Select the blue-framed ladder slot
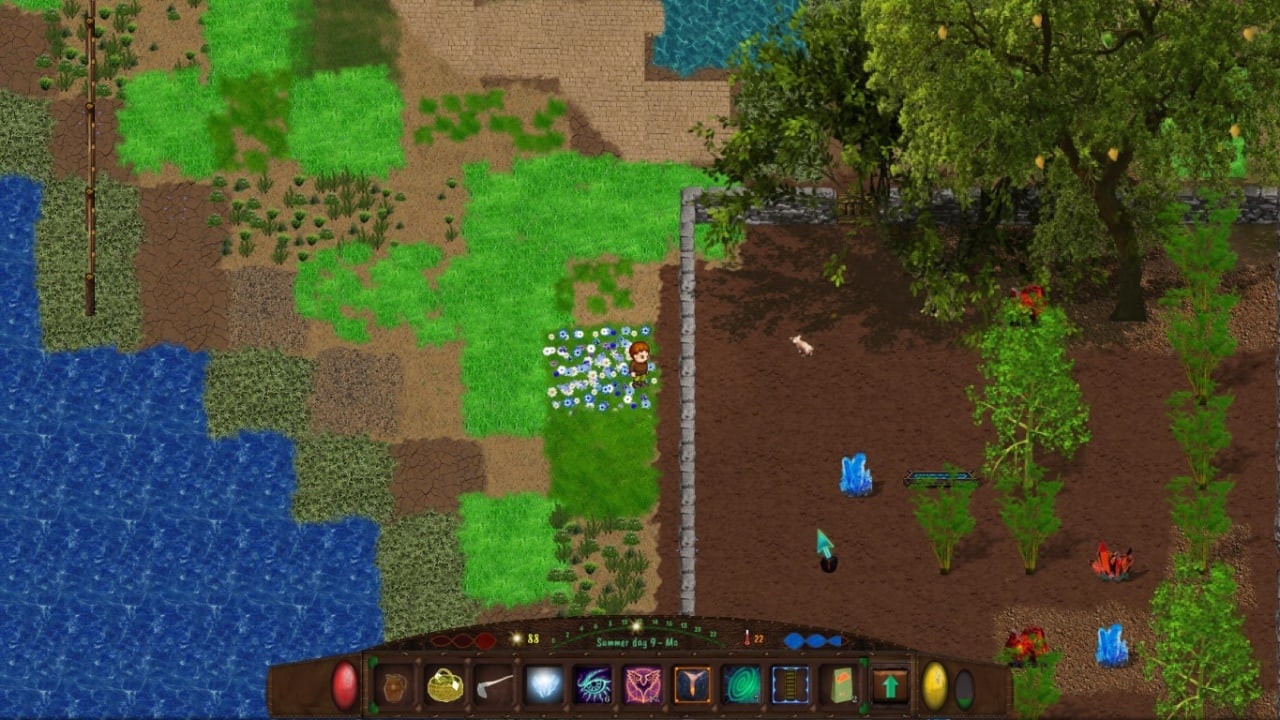This screenshot has height=720, width=1280. pos(790,686)
